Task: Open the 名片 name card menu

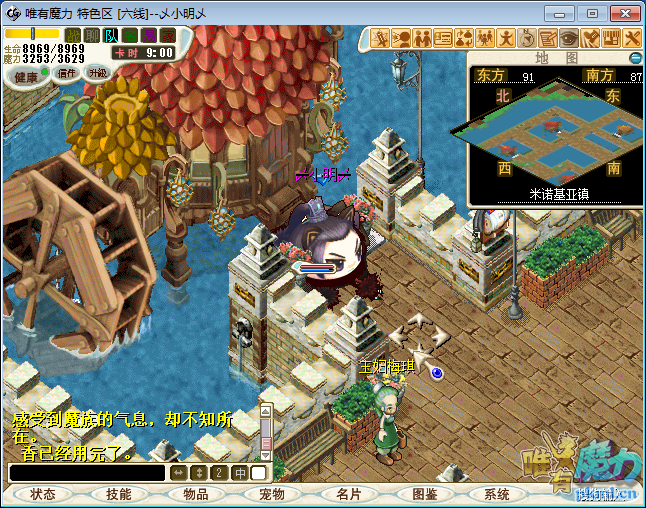Action: coord(349,494)
